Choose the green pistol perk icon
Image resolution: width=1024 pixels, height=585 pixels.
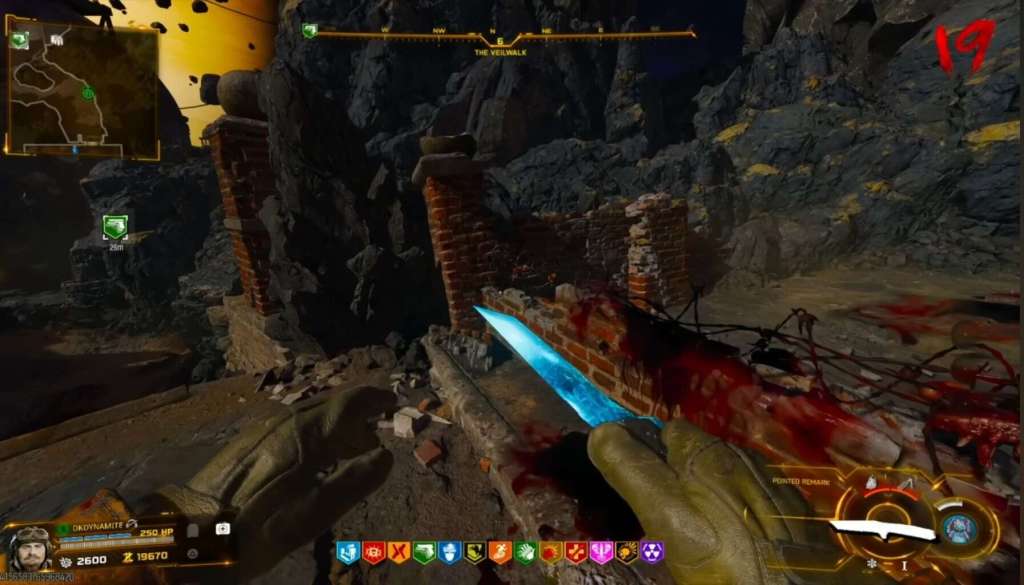pos(425,552)
